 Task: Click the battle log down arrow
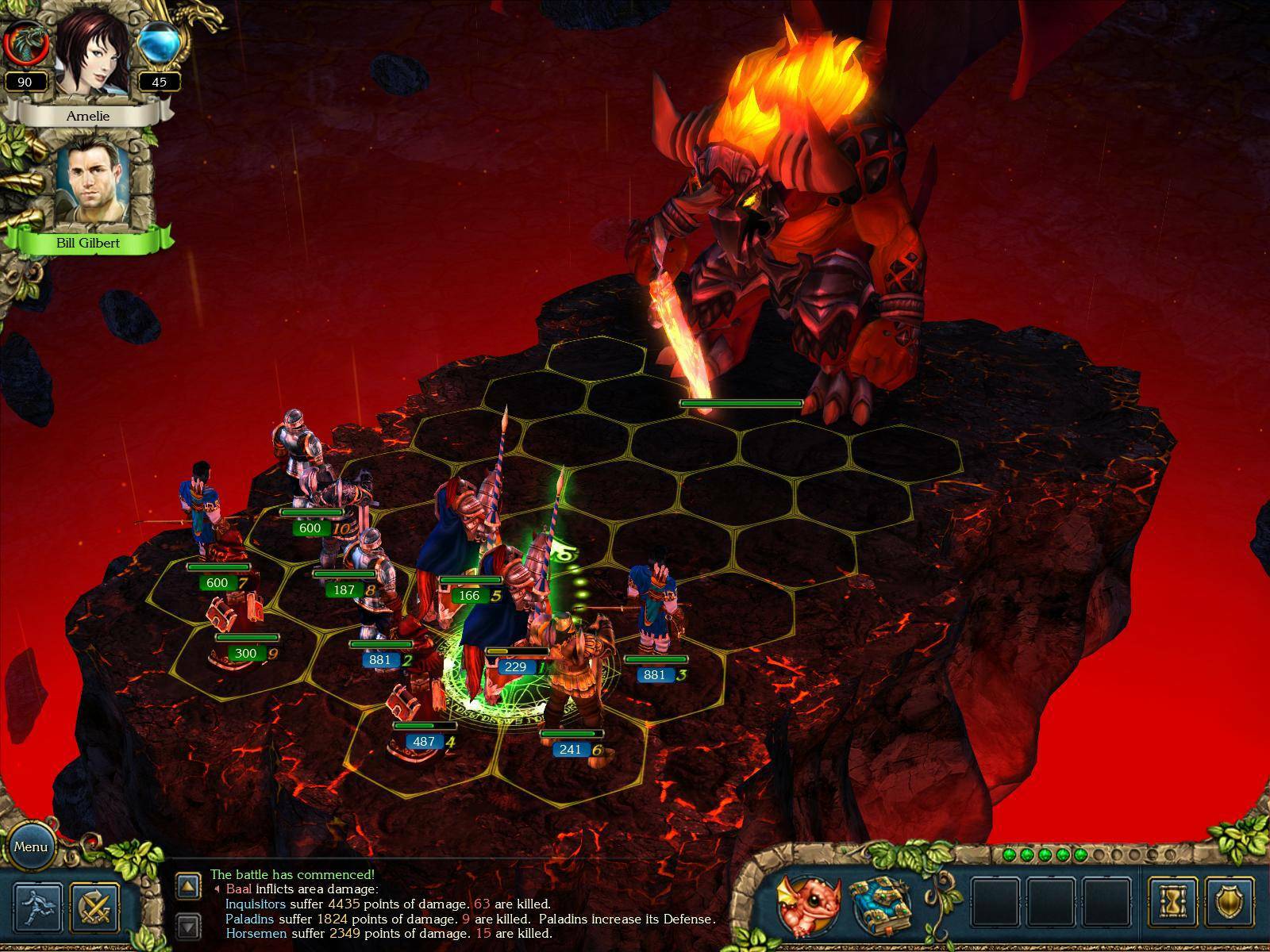click(x=188, y=925)
